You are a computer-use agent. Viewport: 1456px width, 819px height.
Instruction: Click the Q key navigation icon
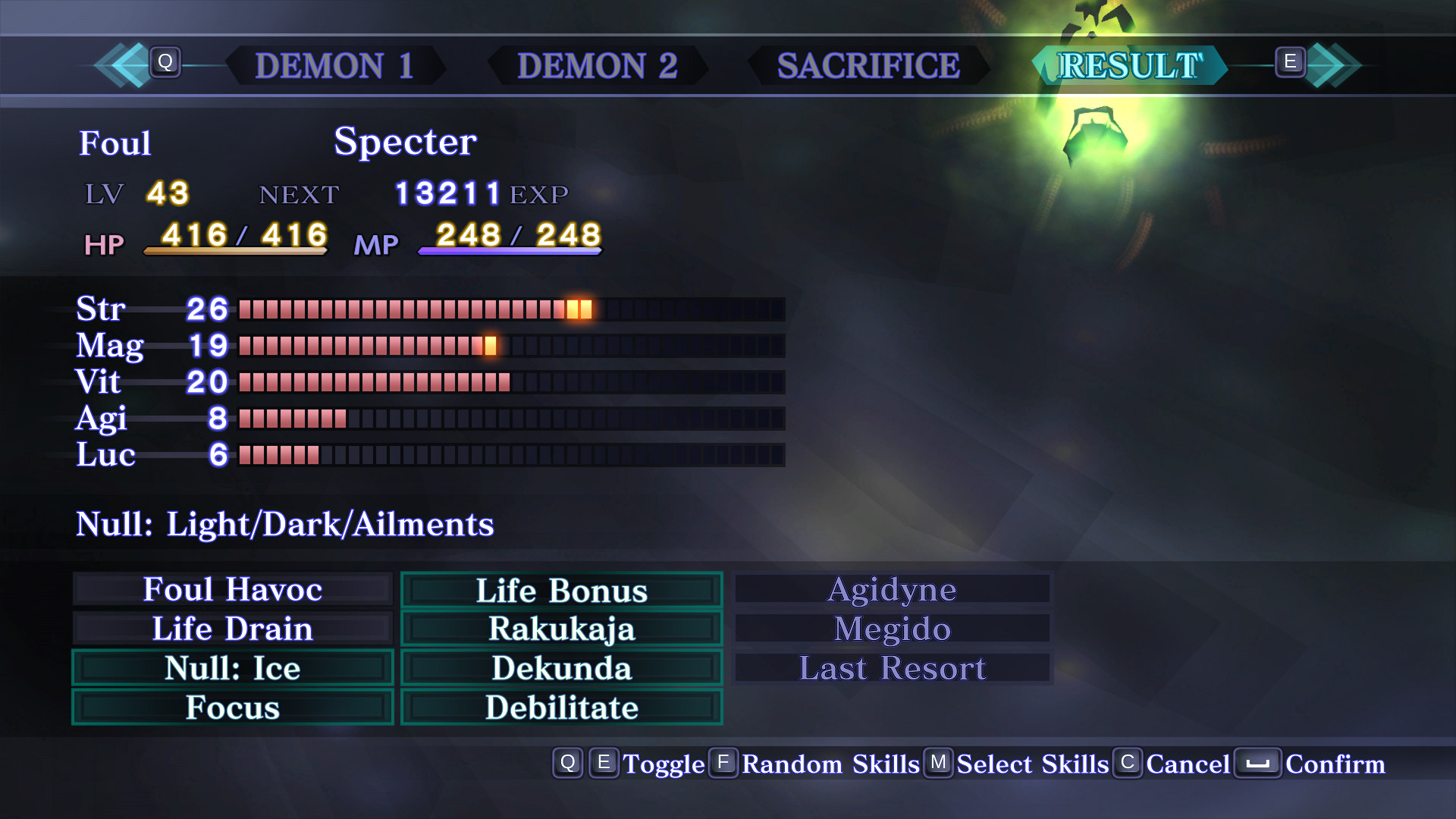pos(166,64)
